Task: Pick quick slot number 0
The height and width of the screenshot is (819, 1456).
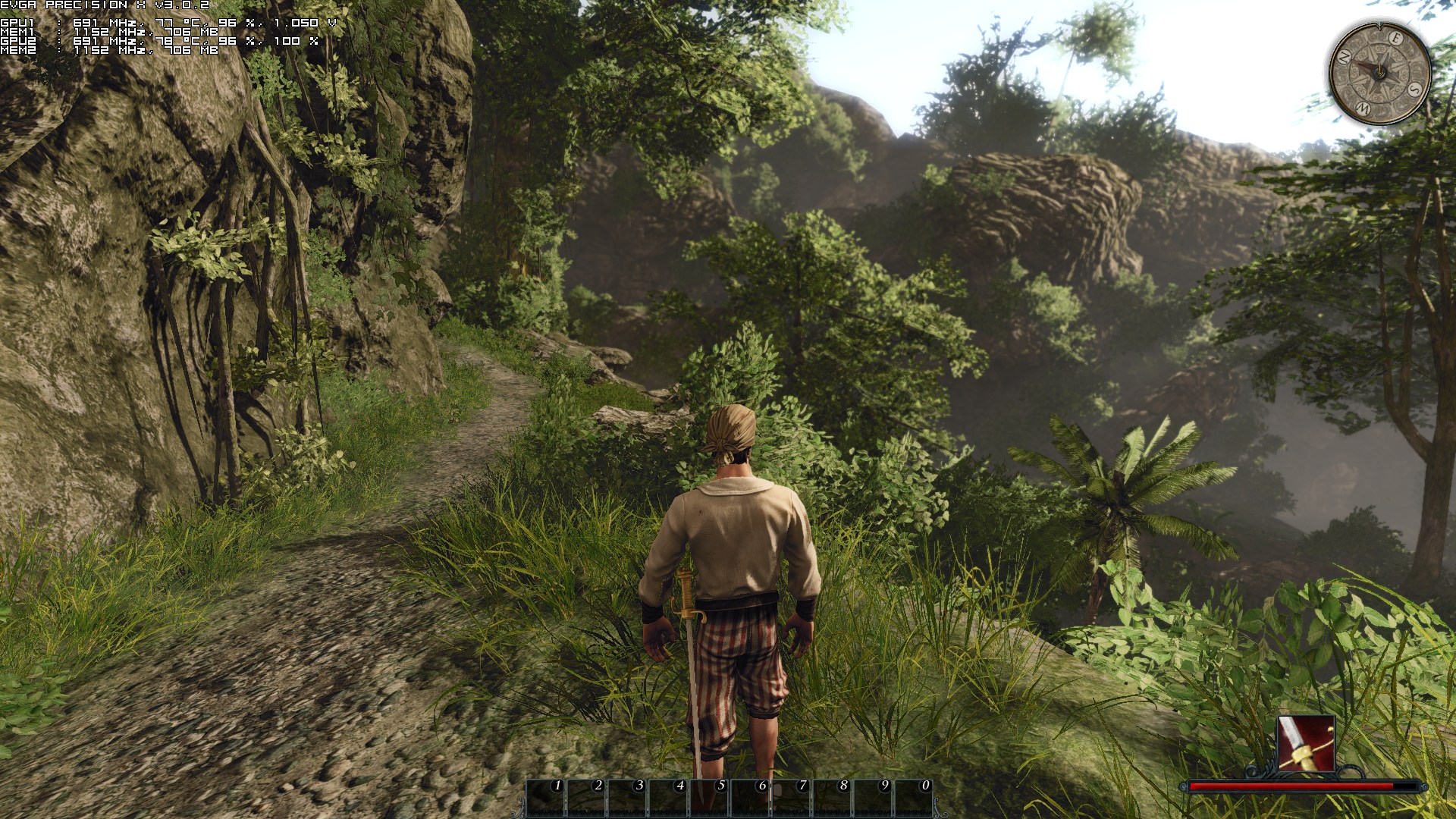Action: 915,797
